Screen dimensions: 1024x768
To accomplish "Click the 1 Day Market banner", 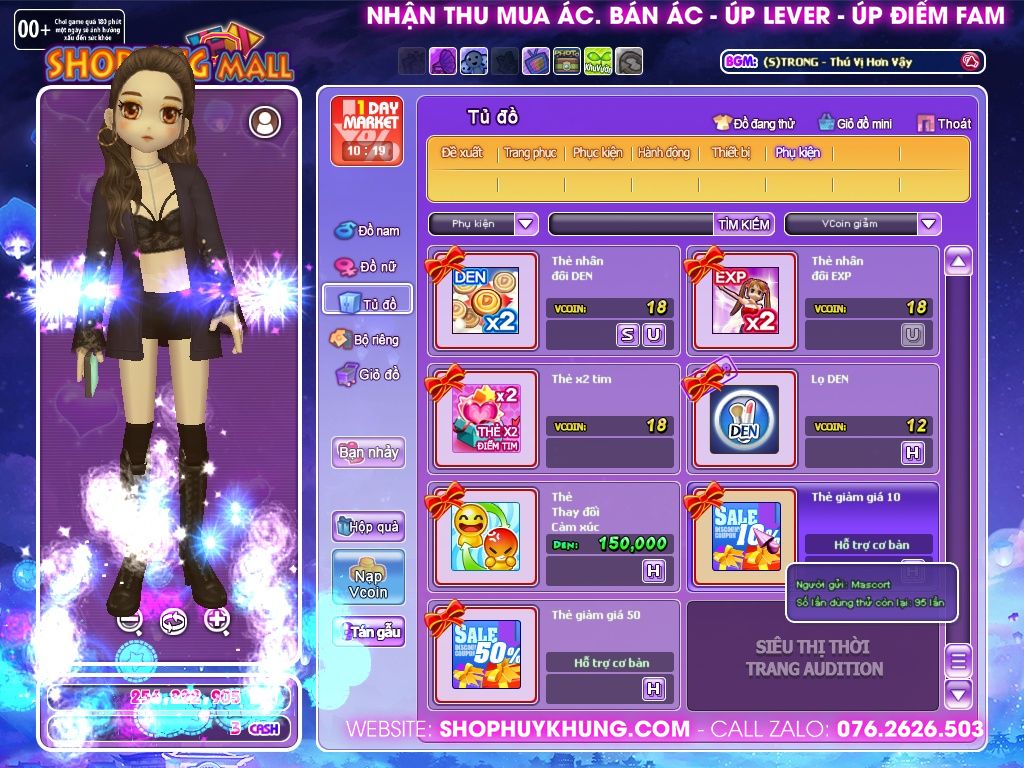I will [366, 131].
